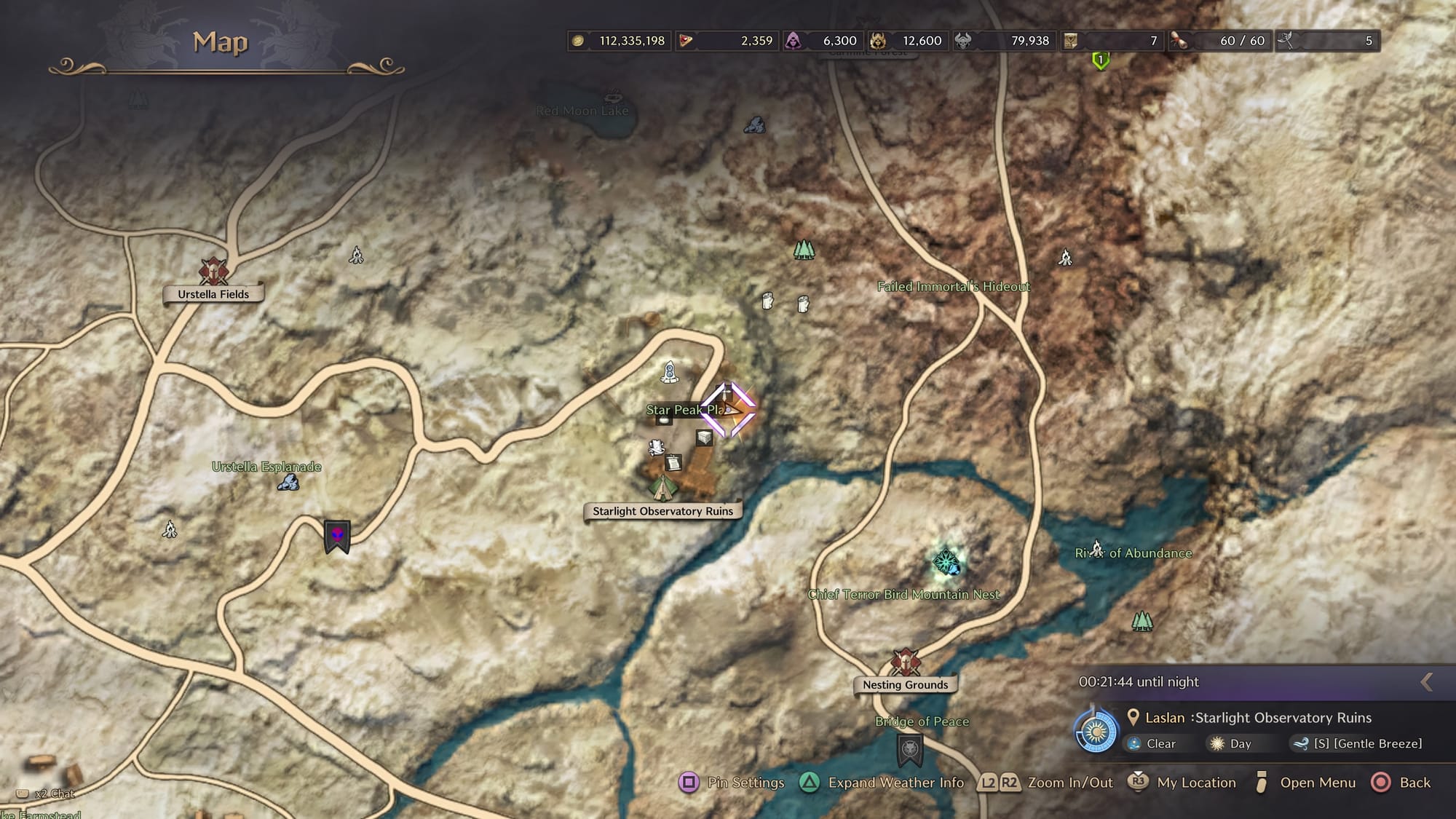Select the Bridge of Peace banner marker
Image resolution: width=1456 pixels, height=819 pixels.
910,750
